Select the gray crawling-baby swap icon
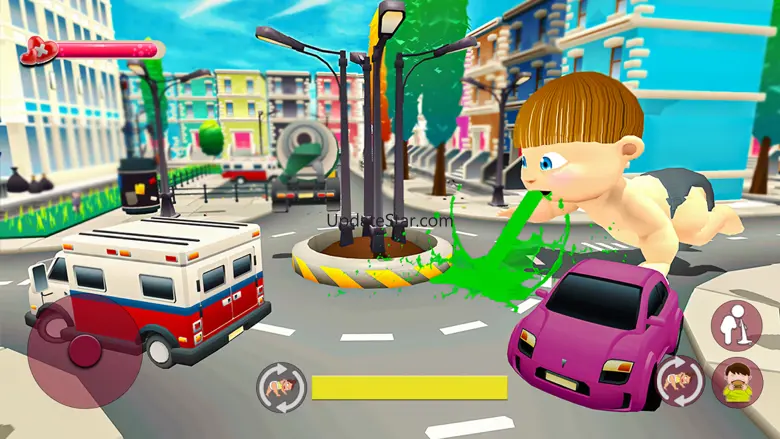780x439 pixels. click(281, 387)
